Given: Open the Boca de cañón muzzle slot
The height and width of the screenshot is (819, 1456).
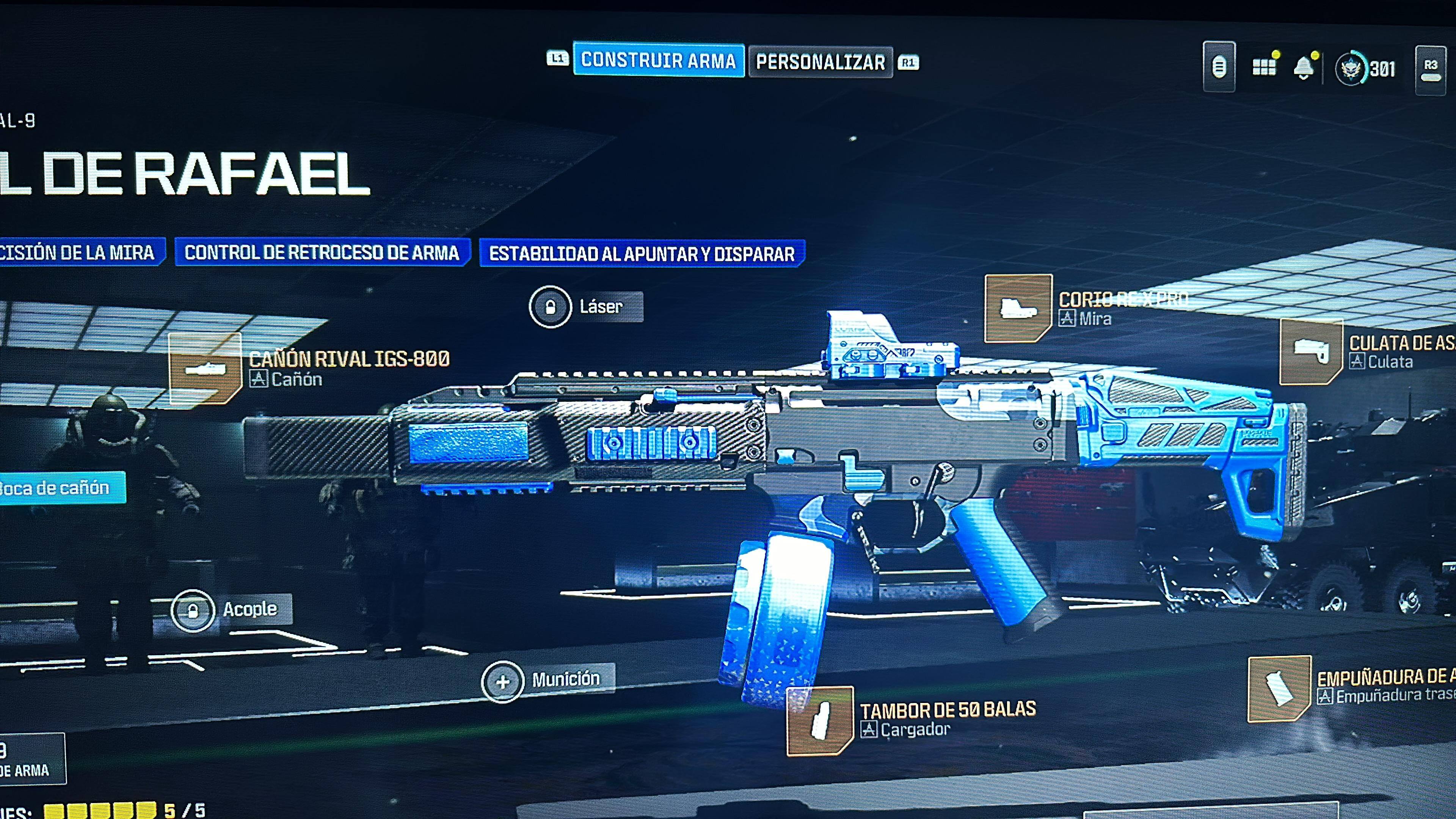Looking at the screenshot, I should pyautogui.click(x=56, y=488).
